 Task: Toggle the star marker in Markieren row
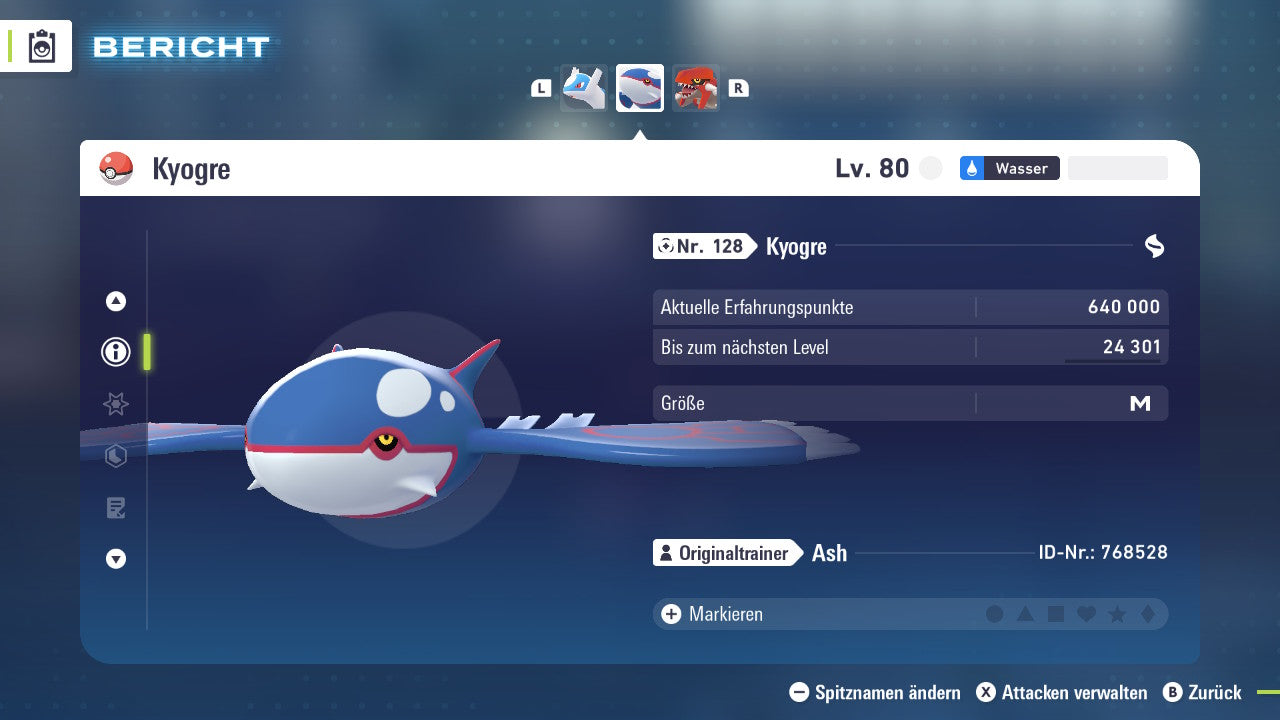pos(1116,614)
